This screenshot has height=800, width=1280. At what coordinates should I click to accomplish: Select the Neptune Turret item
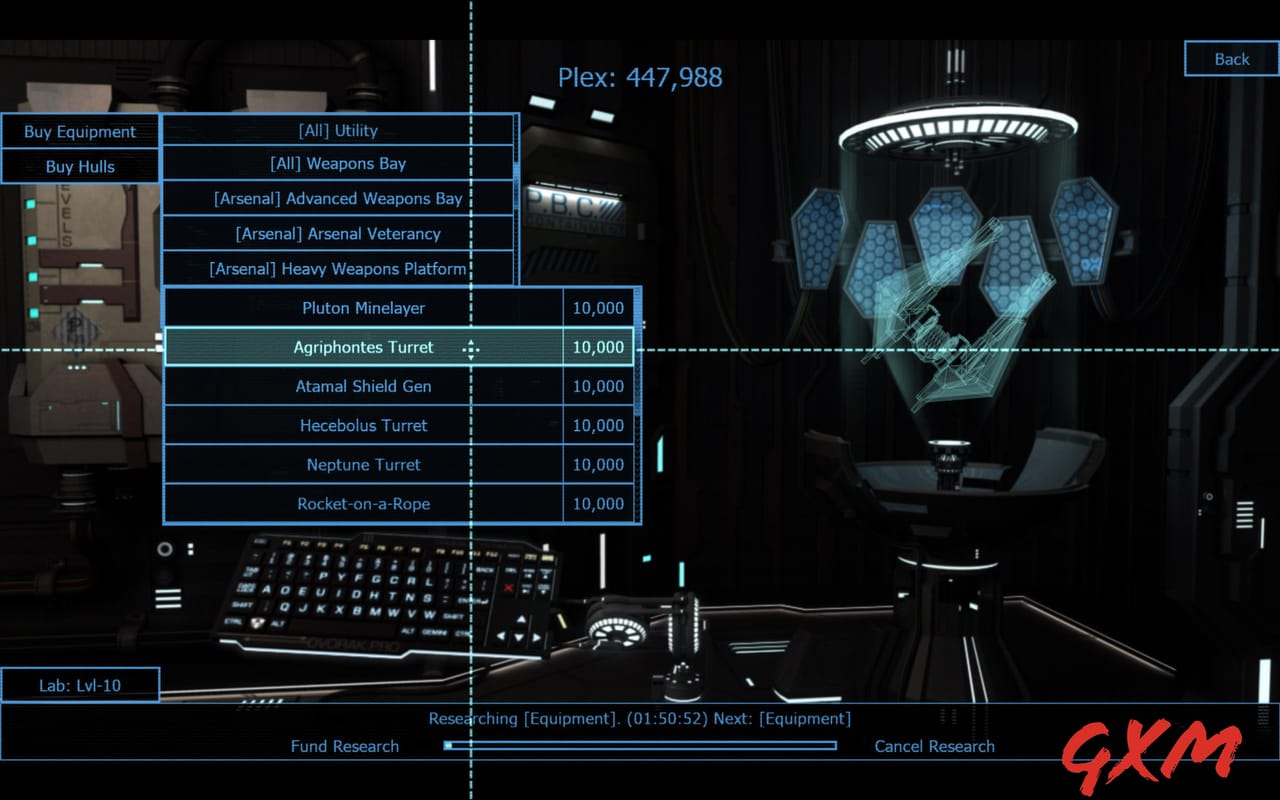pos(363,464)
